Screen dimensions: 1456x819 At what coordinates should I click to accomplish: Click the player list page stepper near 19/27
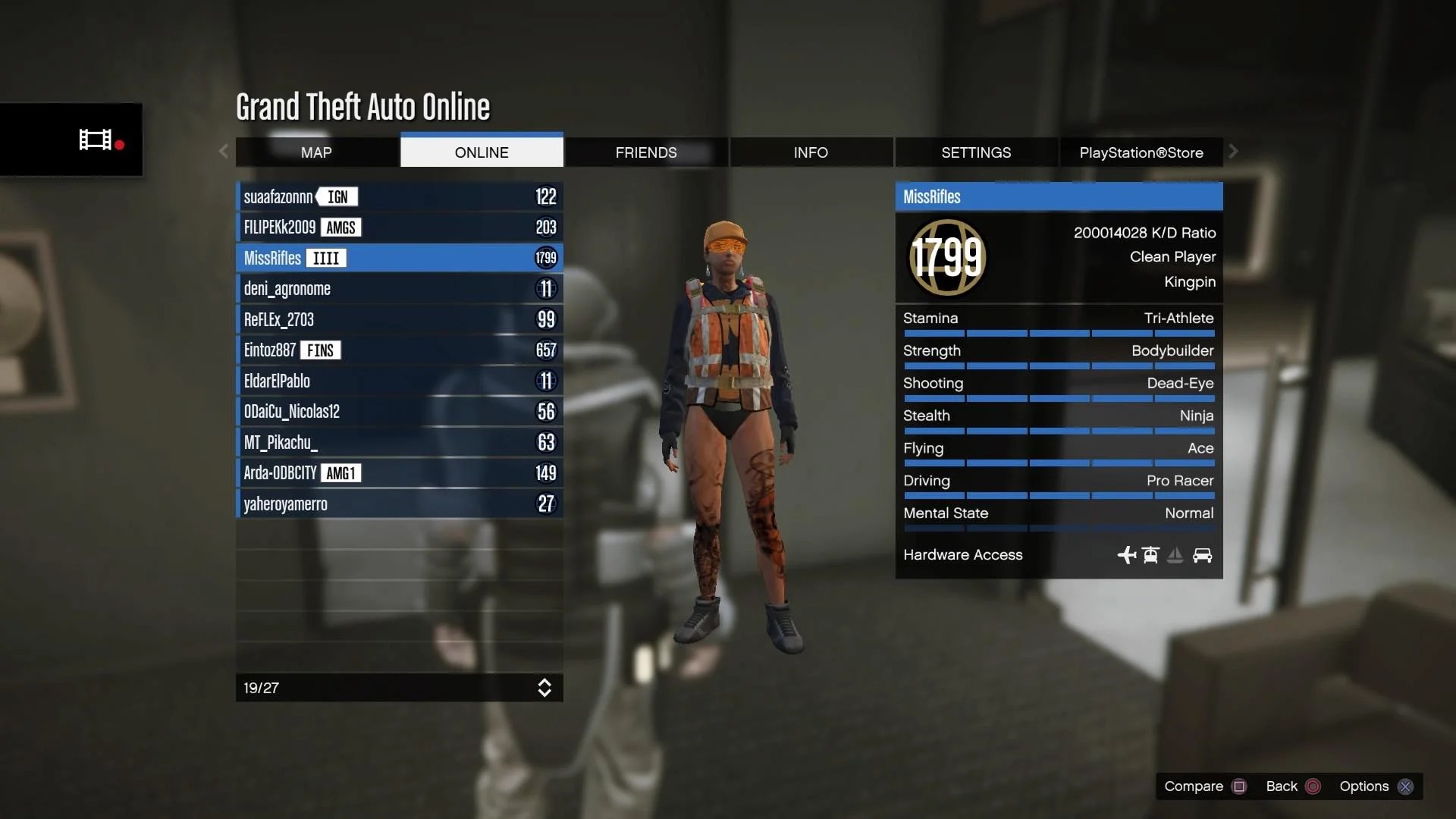tap(545, 688)
